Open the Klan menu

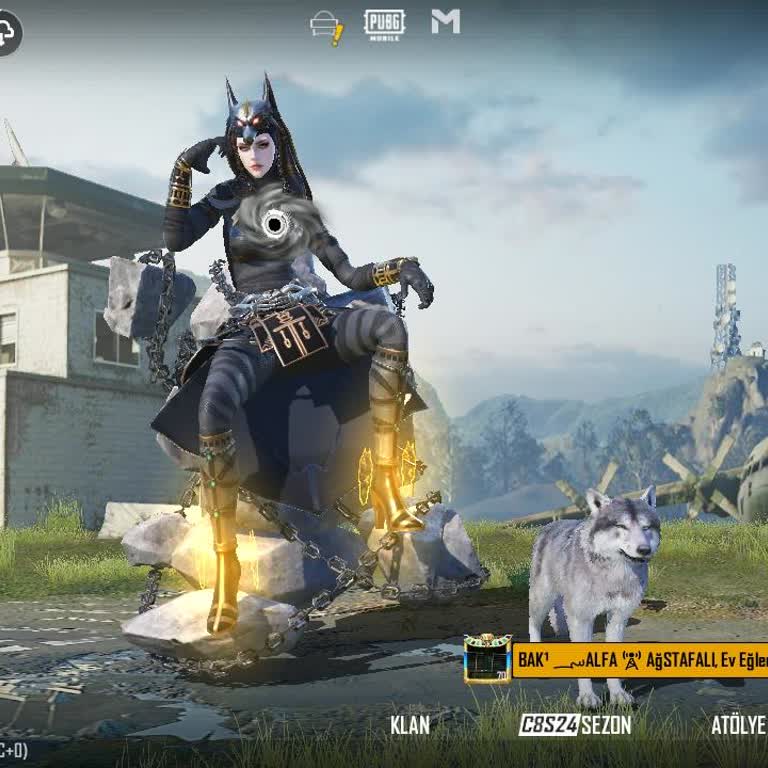(410, 725)
